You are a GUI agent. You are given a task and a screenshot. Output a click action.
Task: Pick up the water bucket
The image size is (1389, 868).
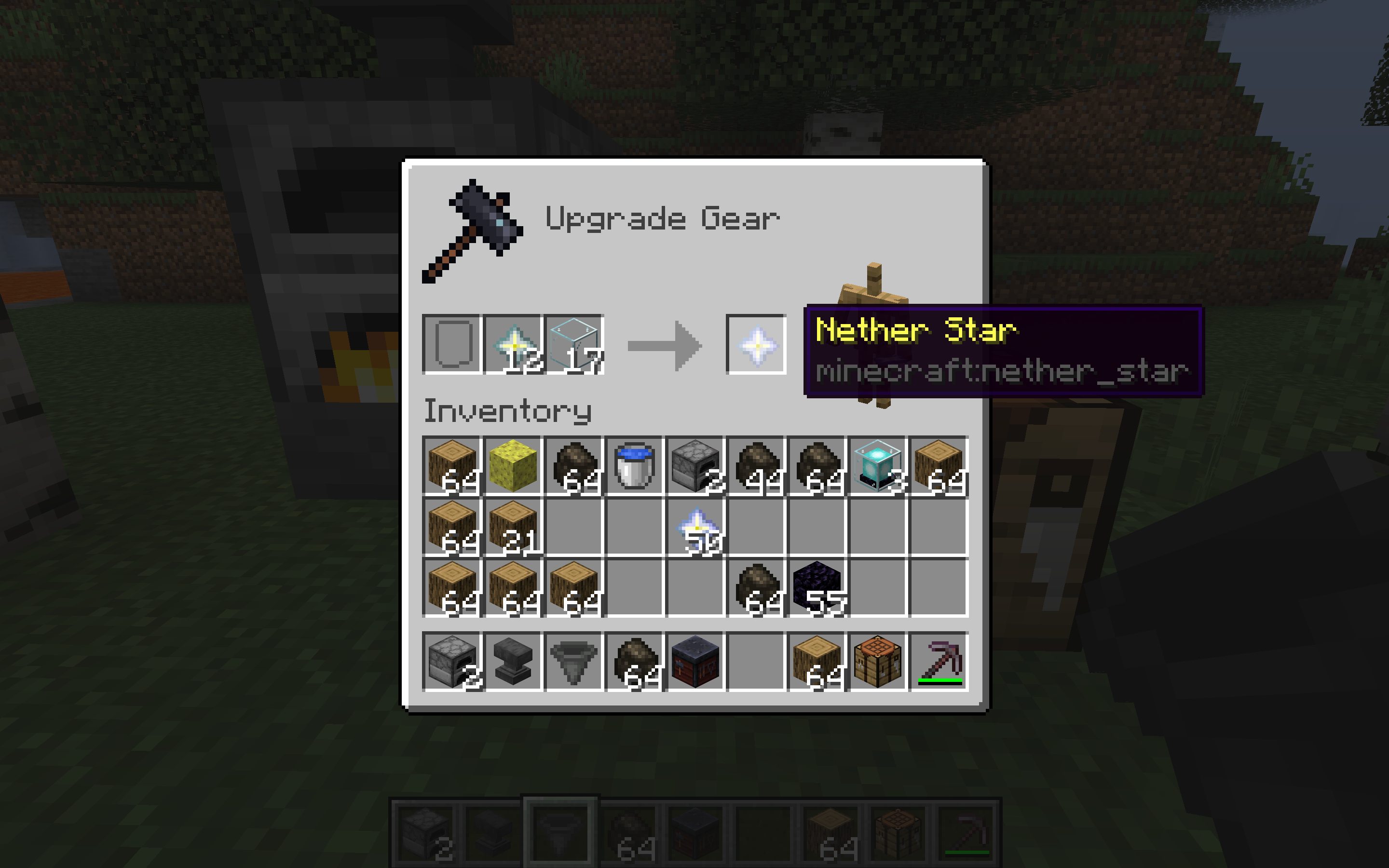pyautogui.click(x=634, y=465)
